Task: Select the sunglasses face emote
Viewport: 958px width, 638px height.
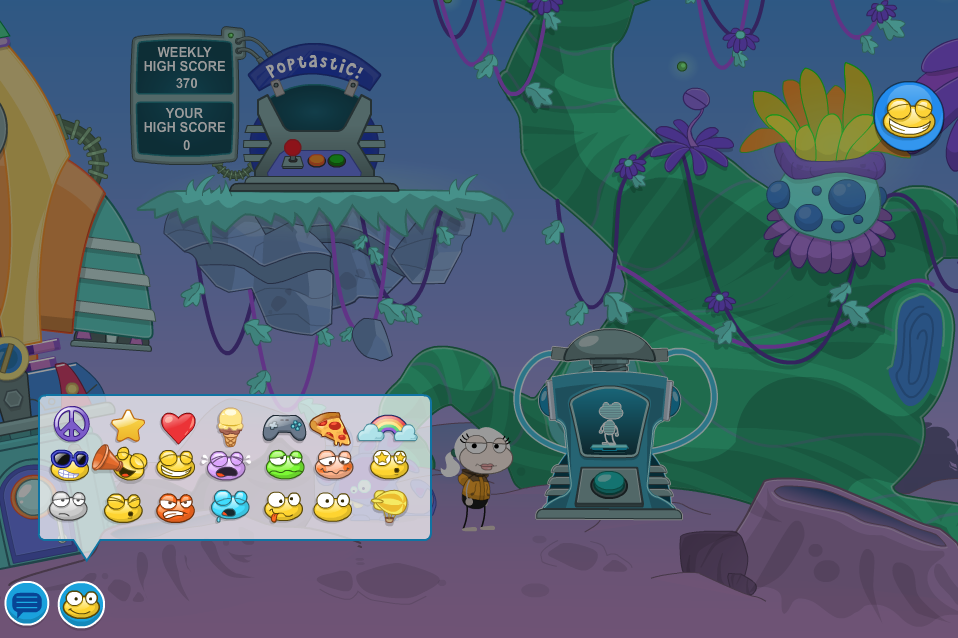Action: click(x=69, y=465)
